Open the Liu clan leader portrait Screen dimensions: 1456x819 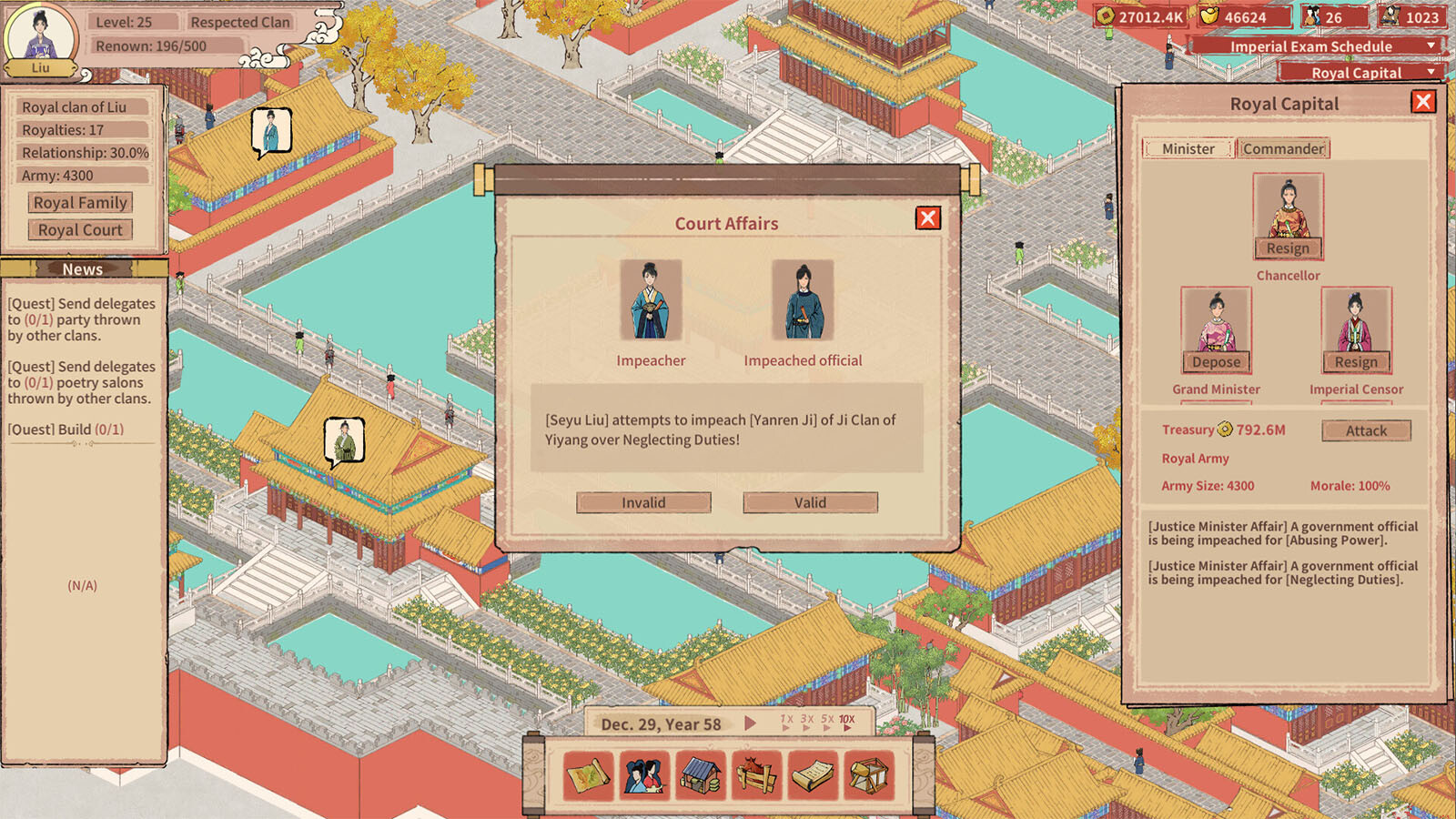pyautogui.click(x=40, y=38)
